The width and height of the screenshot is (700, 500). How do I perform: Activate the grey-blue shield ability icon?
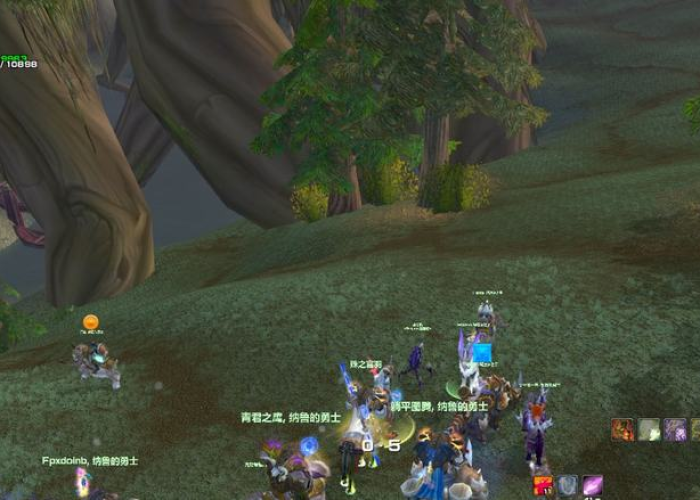(x=568, y=486)
